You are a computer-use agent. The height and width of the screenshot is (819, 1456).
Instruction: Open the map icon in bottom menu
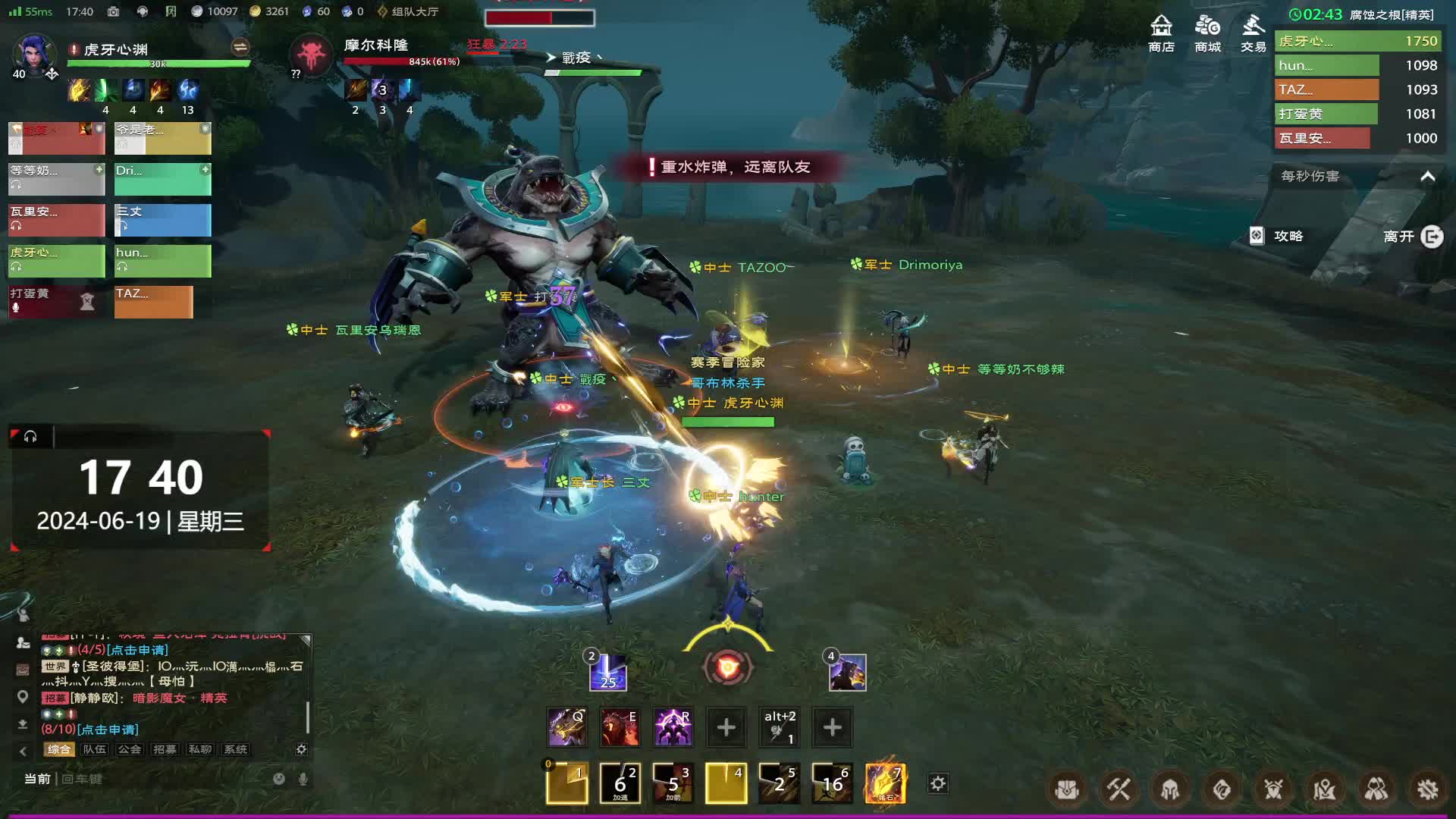(x=1325, y=790)
